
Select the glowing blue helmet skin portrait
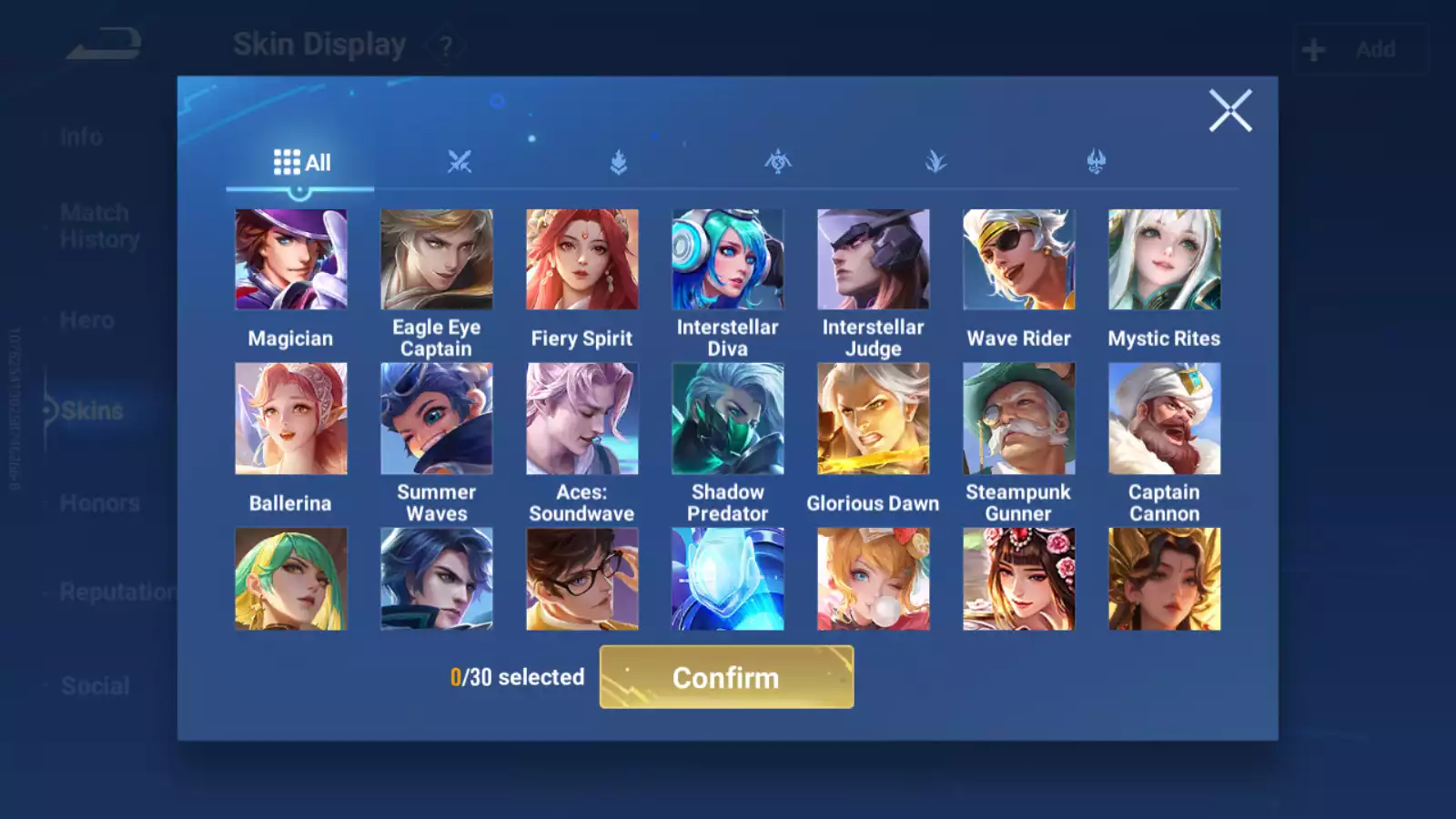[728, 579]
